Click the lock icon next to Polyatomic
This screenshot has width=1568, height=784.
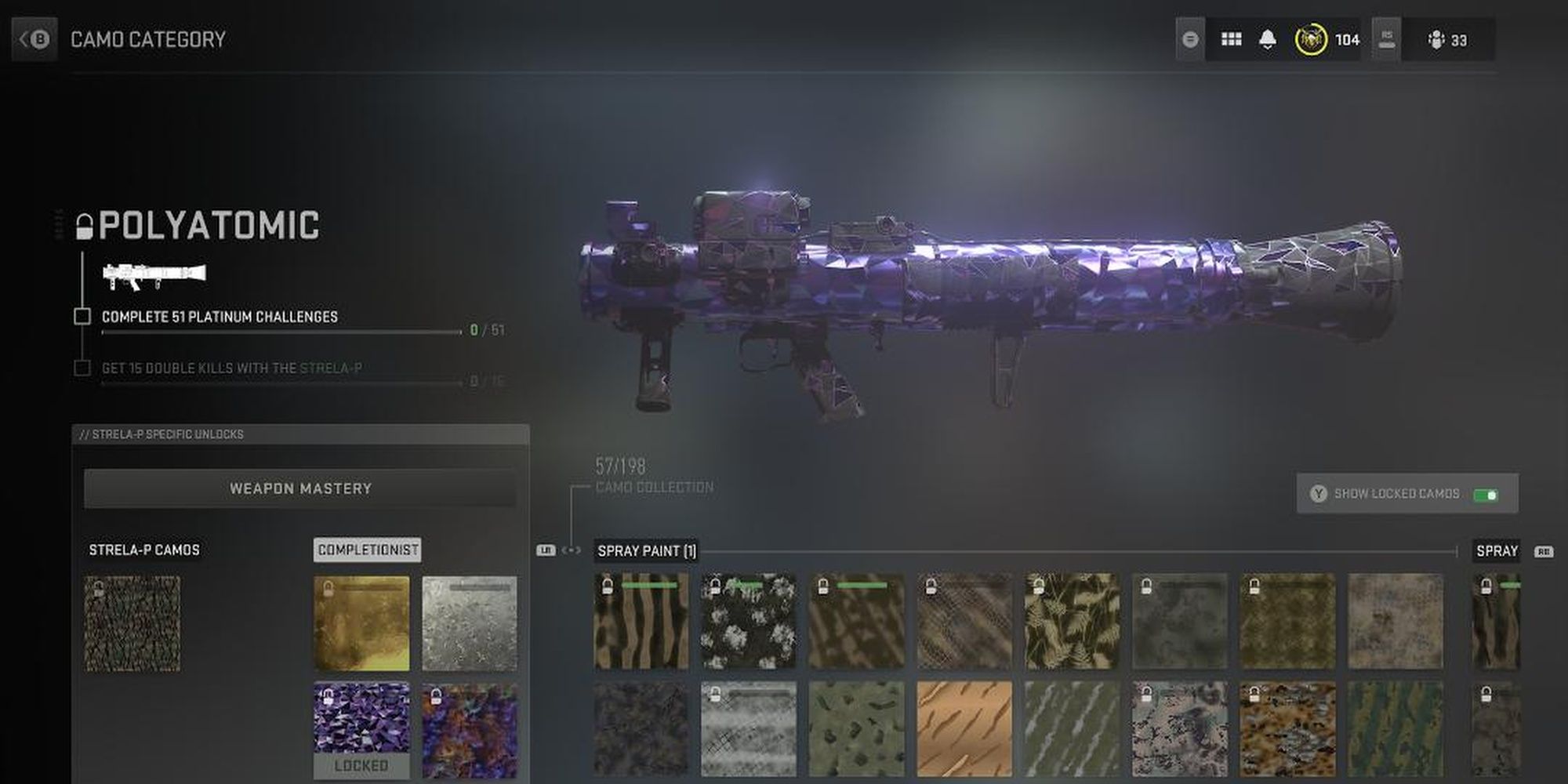tap(83, 226)
